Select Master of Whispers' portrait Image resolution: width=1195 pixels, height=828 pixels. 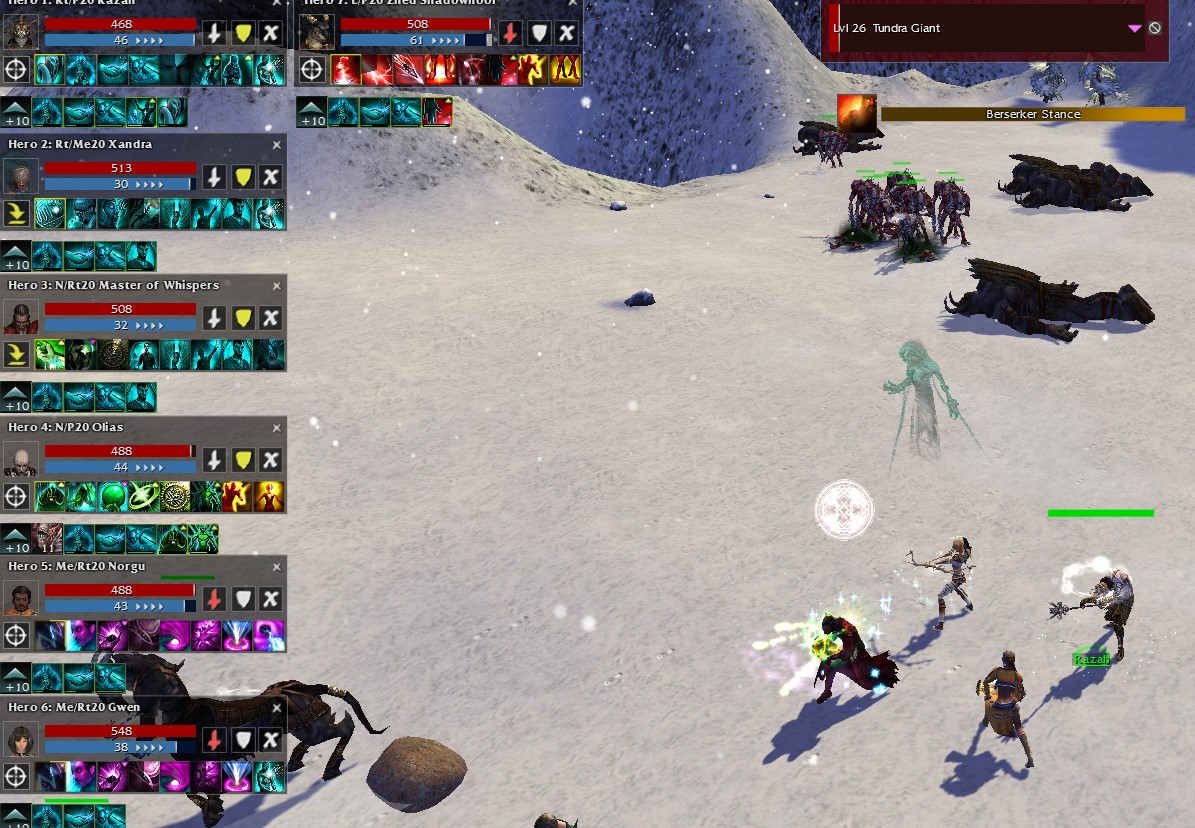(20, 318)
